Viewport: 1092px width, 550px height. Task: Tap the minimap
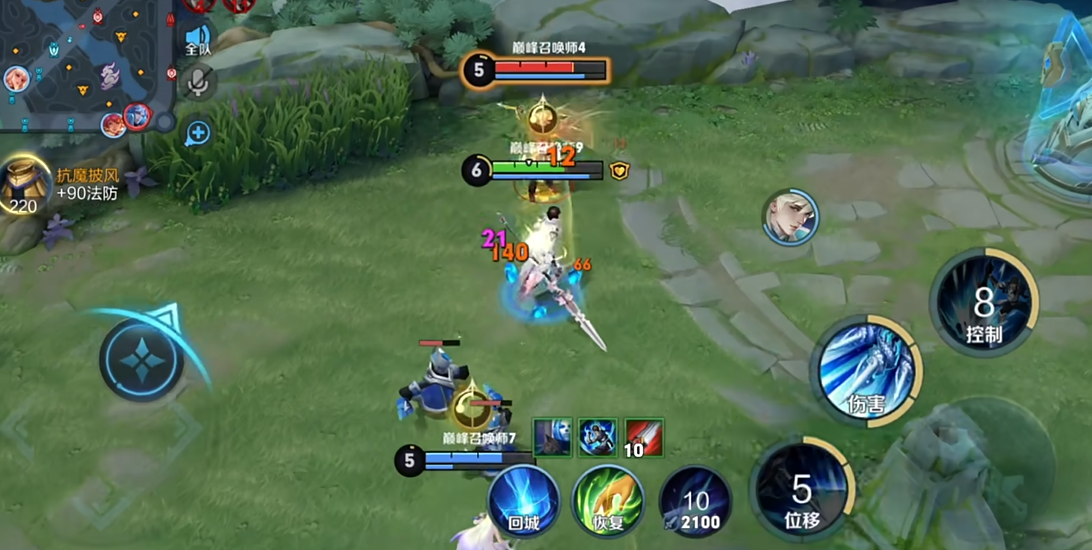point(85,65)
